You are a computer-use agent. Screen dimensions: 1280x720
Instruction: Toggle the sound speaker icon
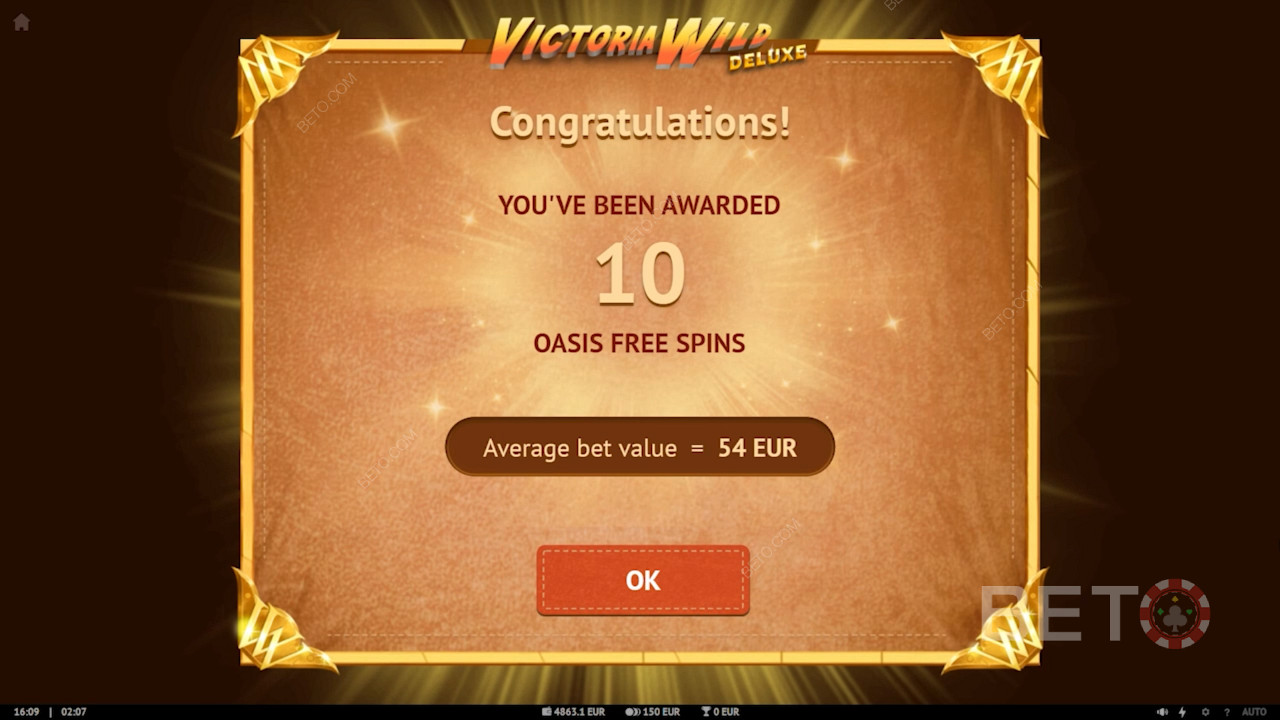[x=1161, y=712]
